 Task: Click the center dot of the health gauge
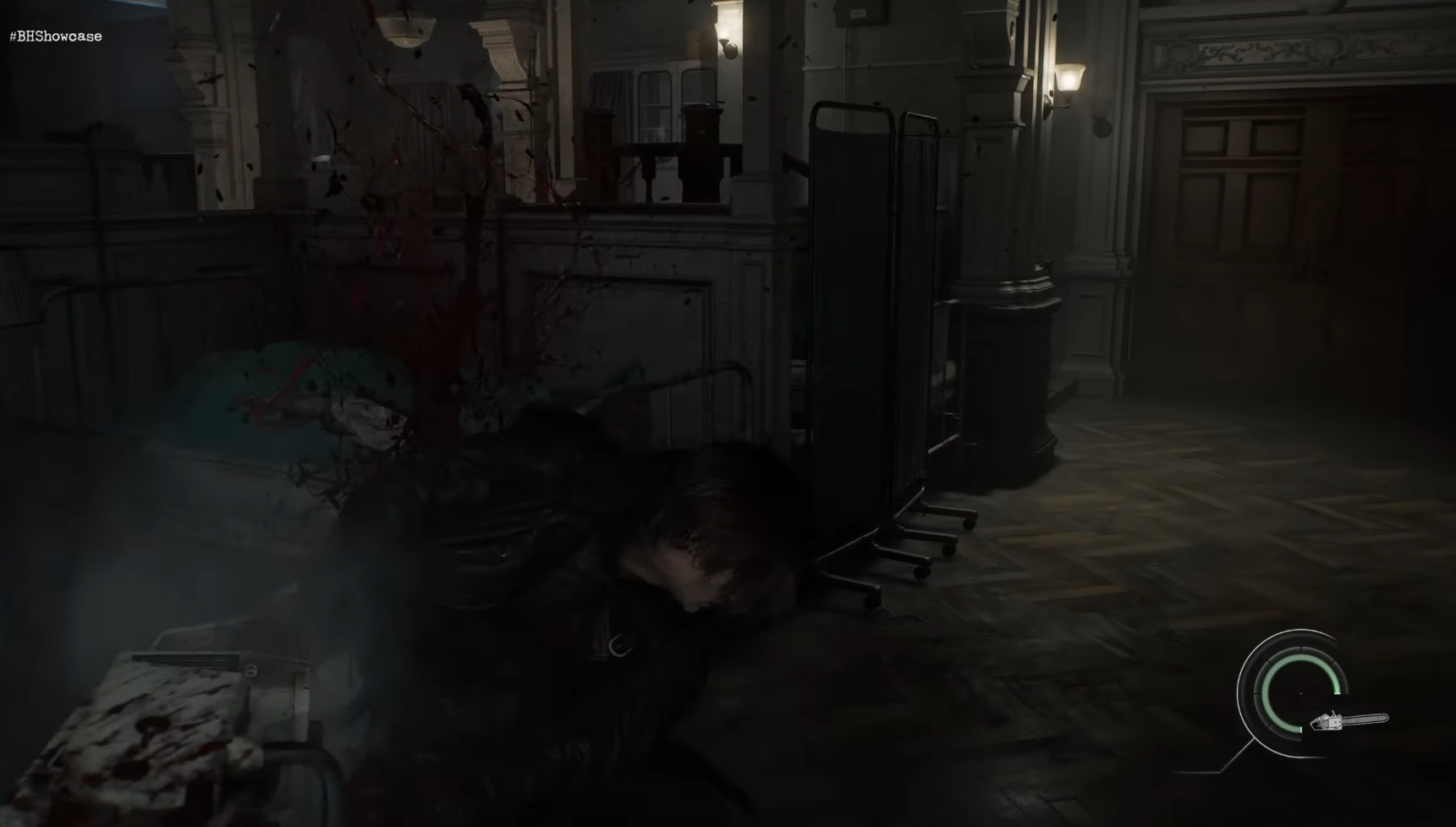click(1301, 693)
